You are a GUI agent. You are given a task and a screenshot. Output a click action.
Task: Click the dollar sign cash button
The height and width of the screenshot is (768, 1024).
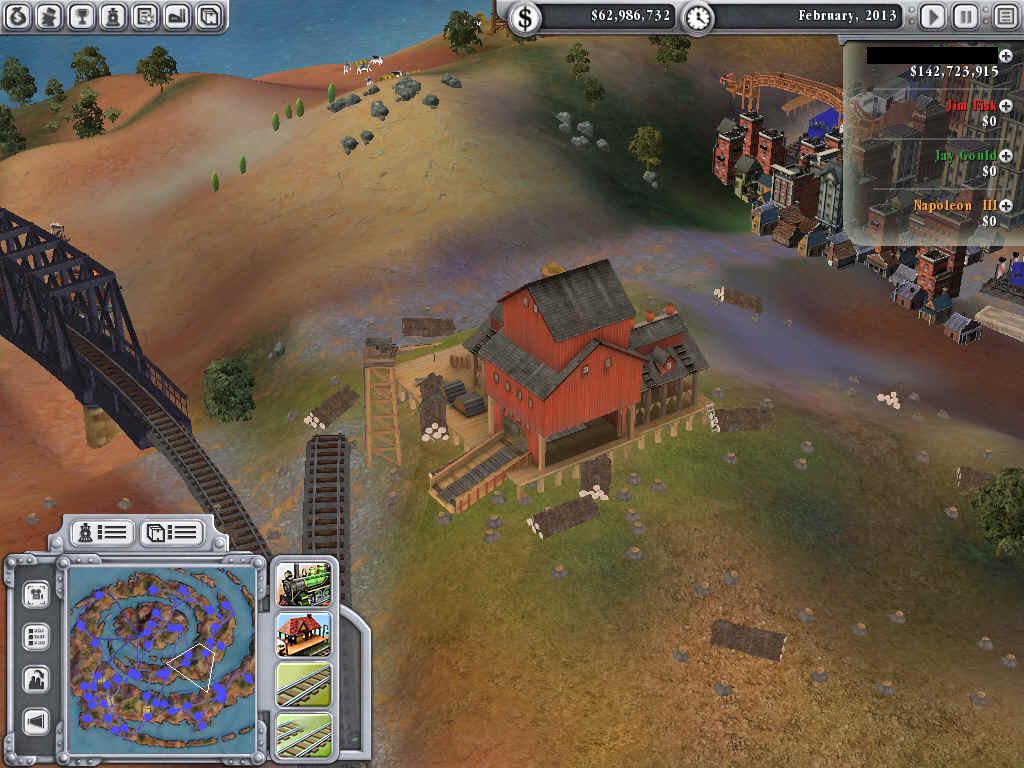(x=524, y=17)
